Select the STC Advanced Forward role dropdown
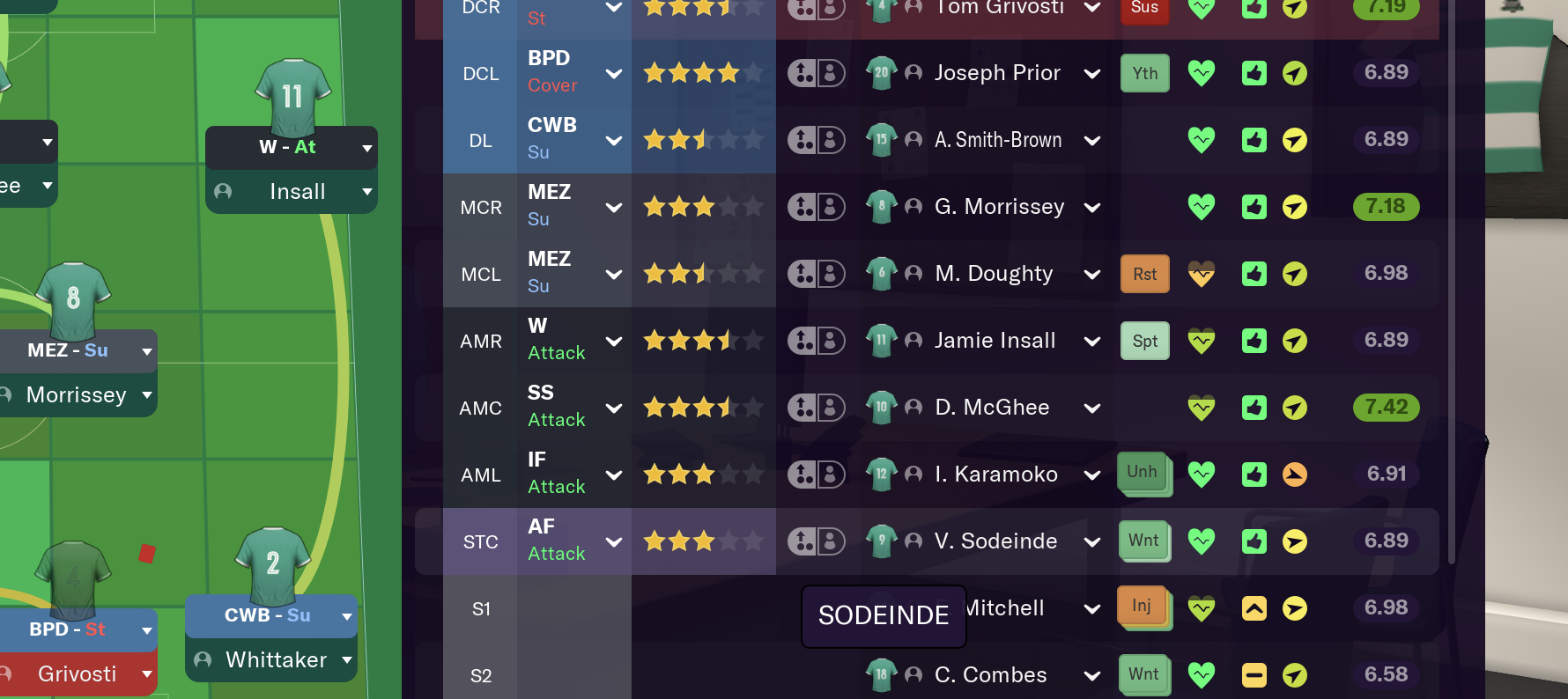The image size is (1568, 699). pyautogui.click(x=614, y=542)
